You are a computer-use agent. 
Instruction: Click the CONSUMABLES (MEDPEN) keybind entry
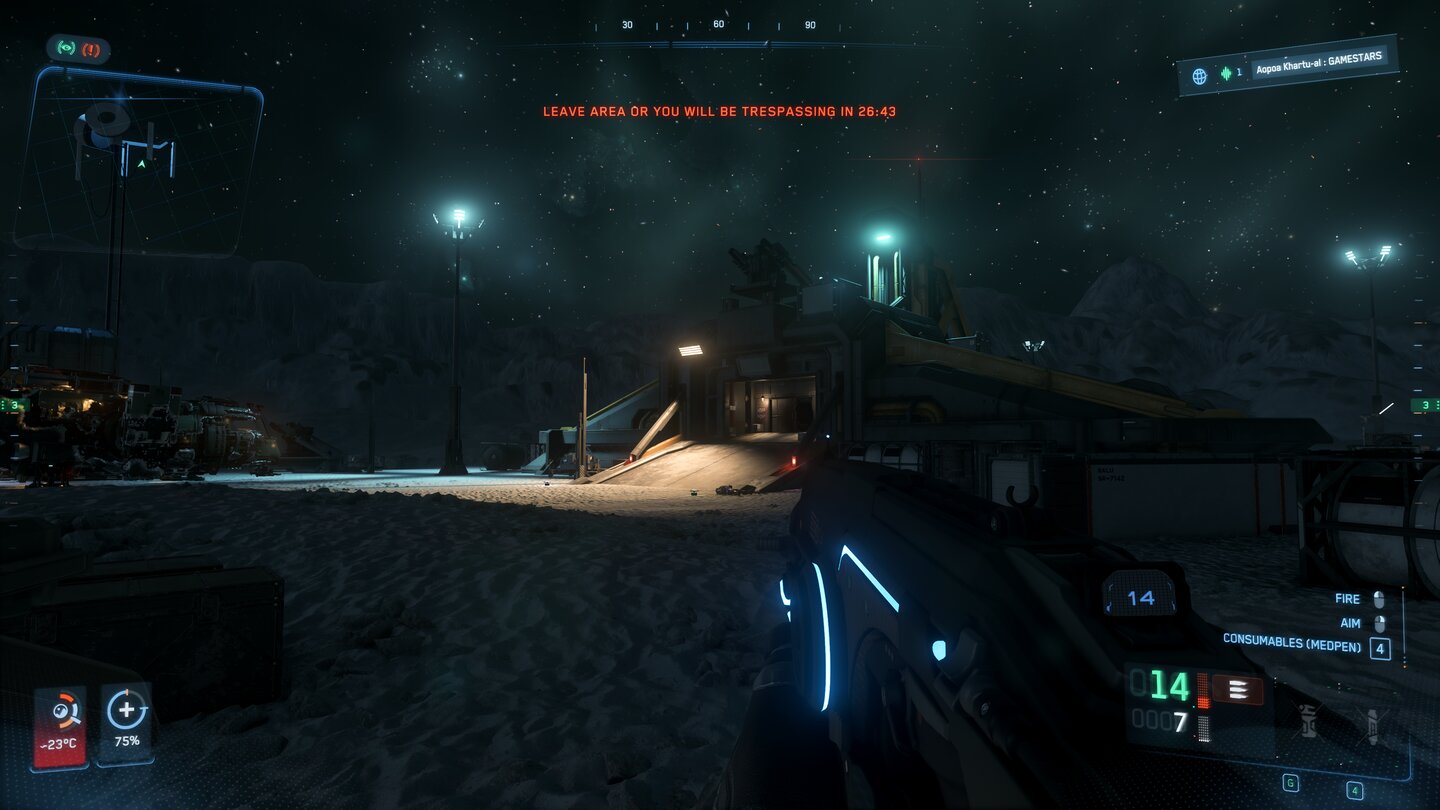(x=1294, y=646)
